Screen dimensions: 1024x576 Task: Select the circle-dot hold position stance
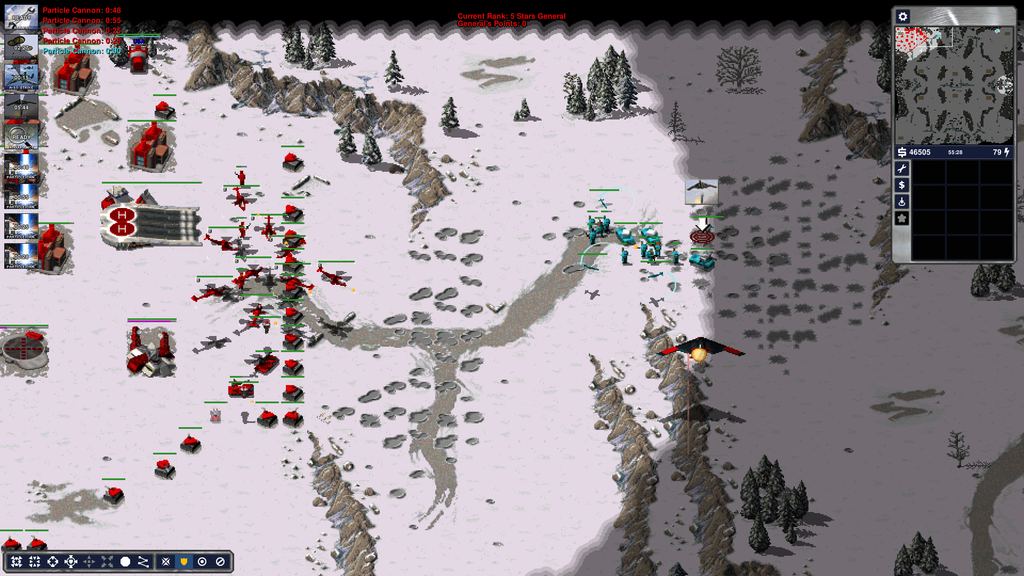click(202, 562)
